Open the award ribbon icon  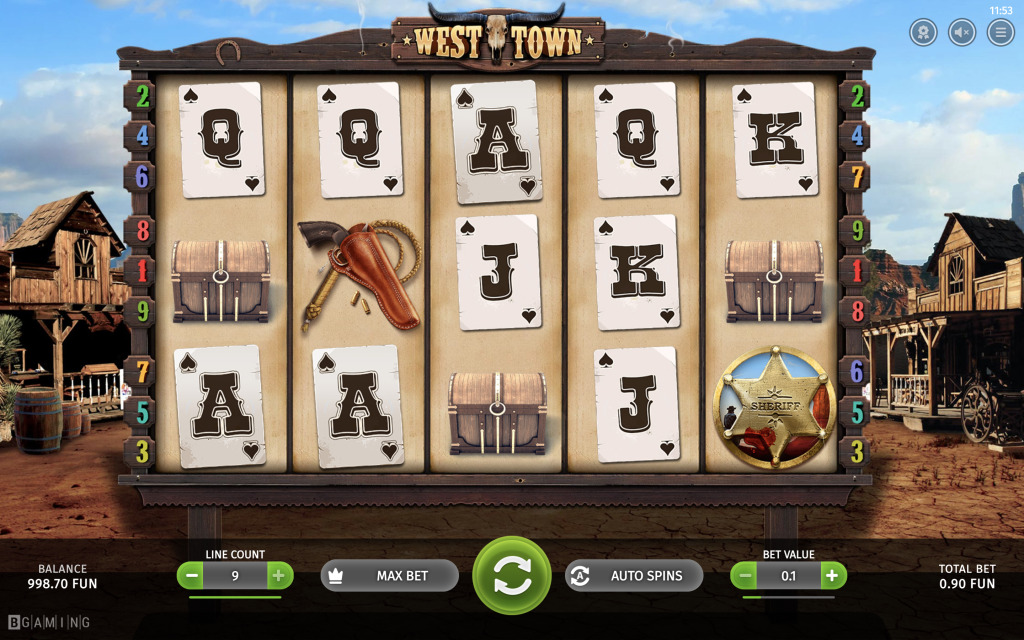click(x=923, y=32)
